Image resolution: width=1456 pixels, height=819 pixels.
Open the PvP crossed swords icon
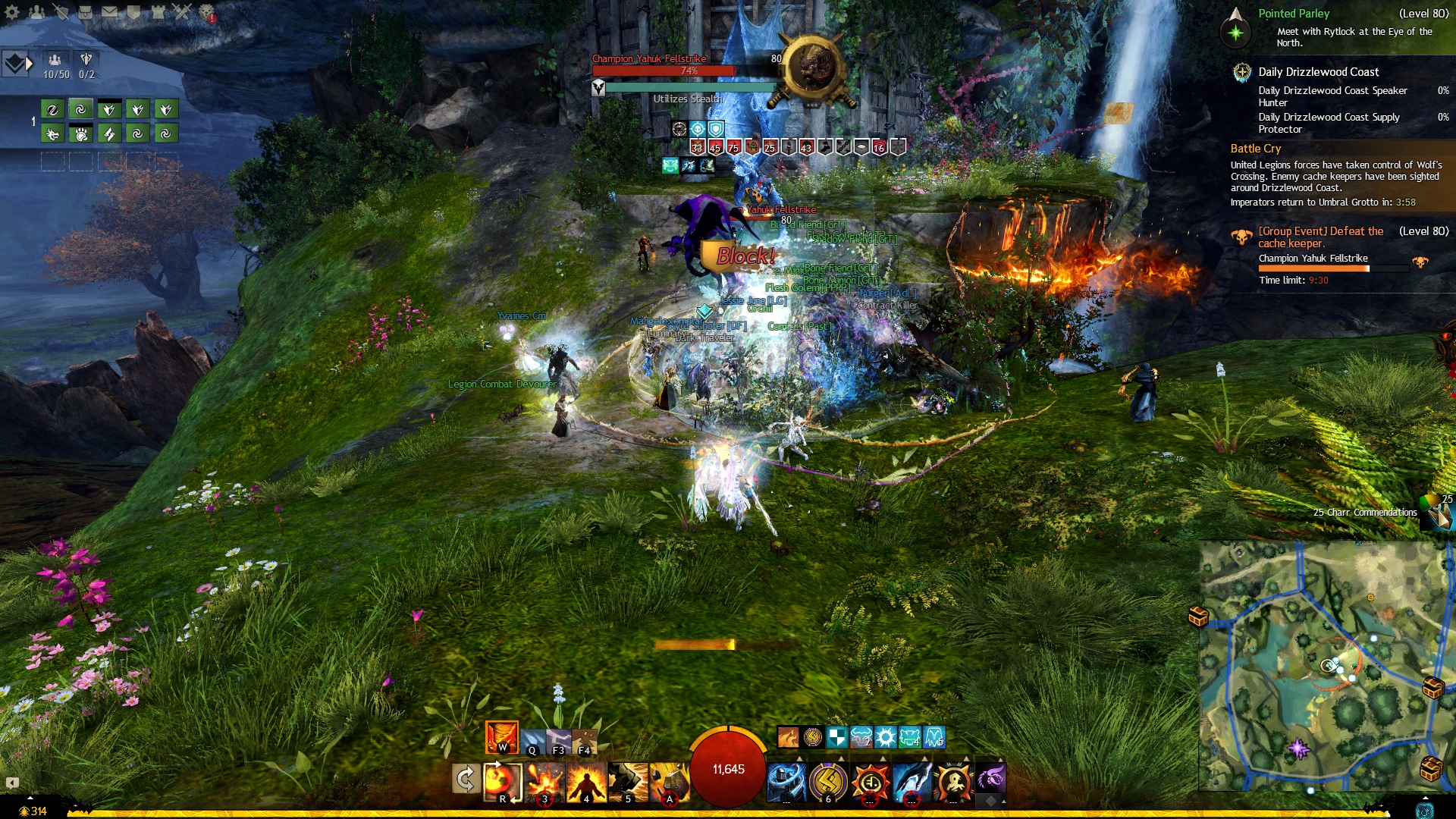click(x=182, y=11)
